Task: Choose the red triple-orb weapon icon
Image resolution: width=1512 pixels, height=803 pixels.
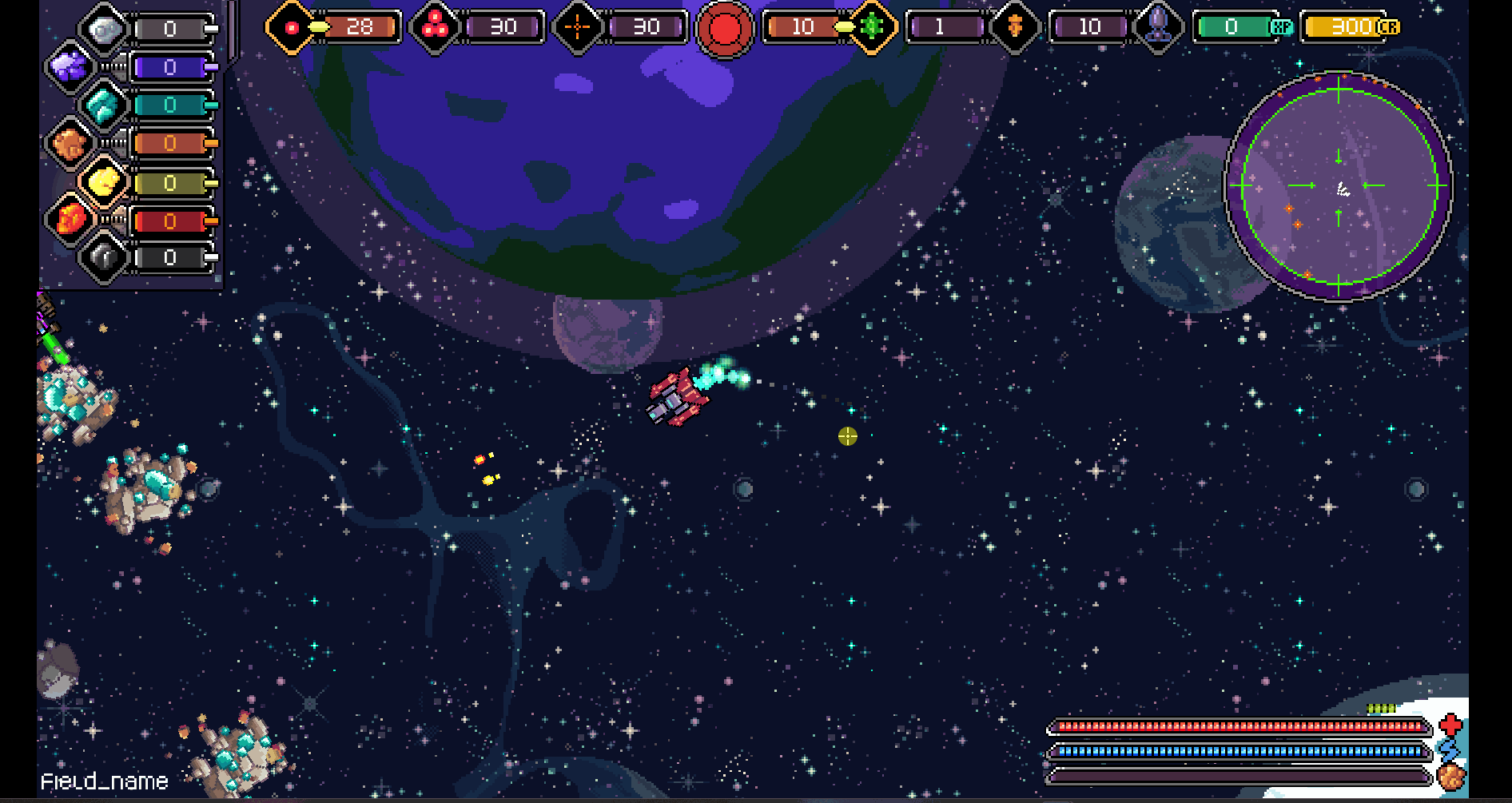Action: click(435, 28)
